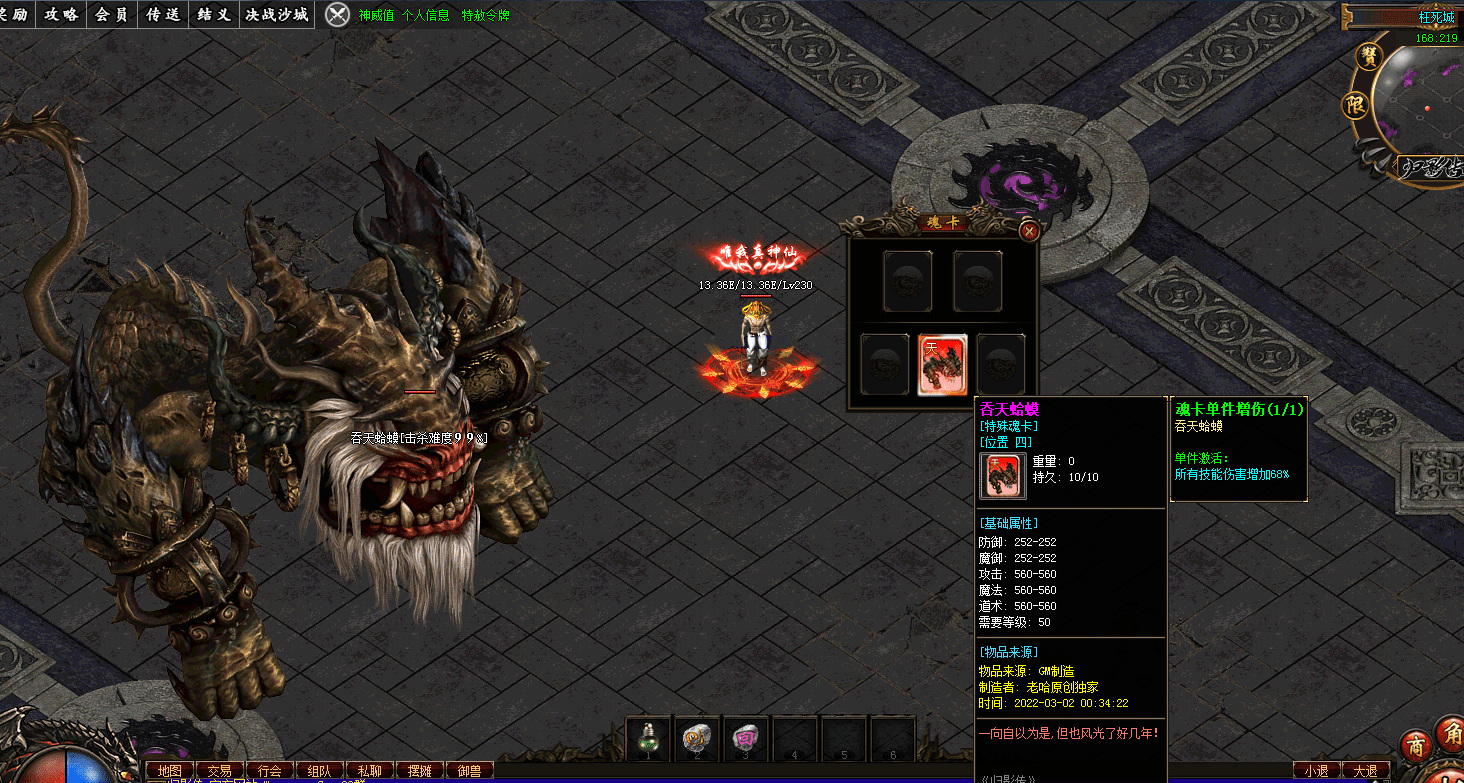
Task: Open the 个人信息 personal info link
Action: [x=425, y=16]
